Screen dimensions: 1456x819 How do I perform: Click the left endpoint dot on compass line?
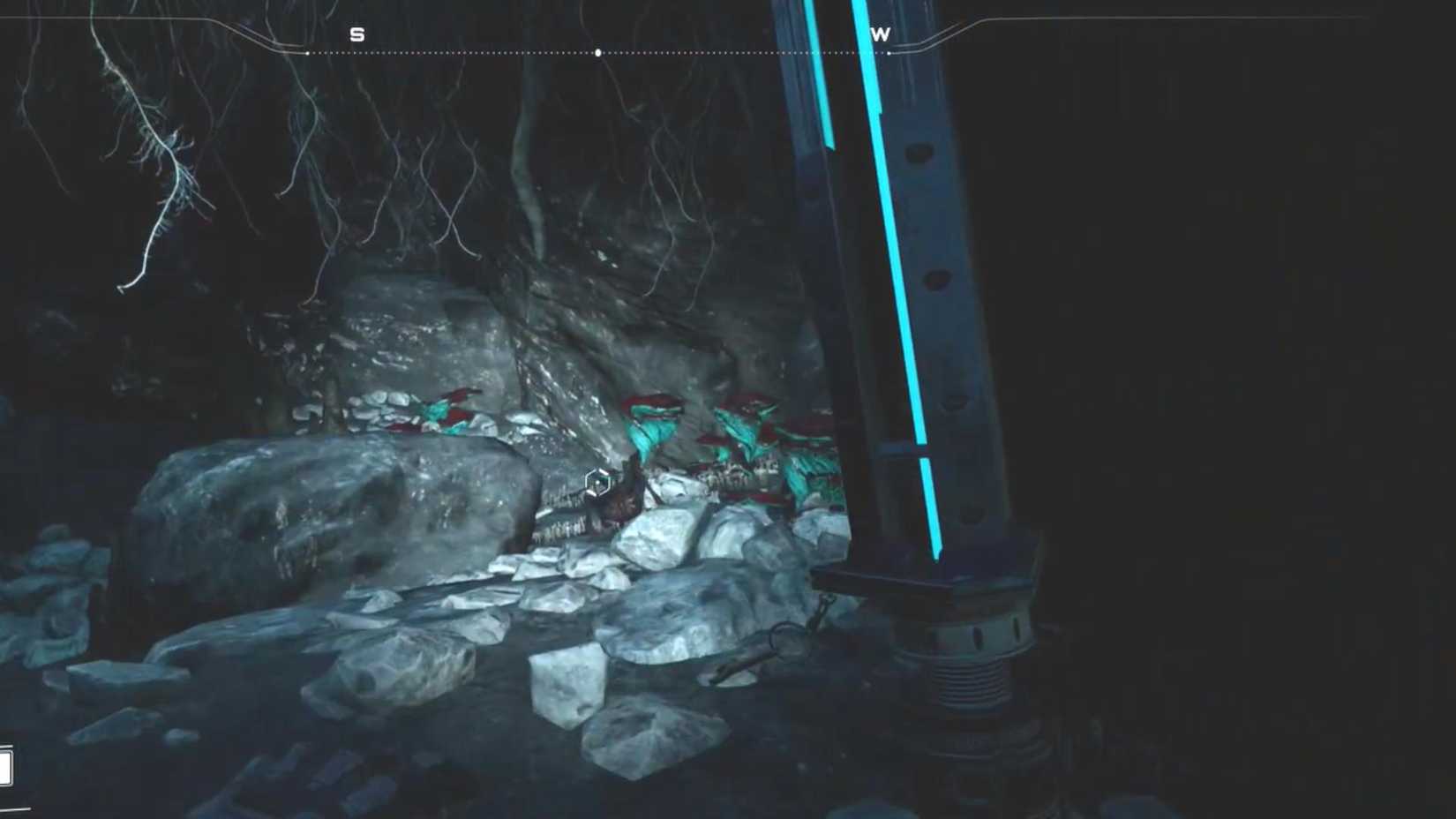tap(307, 53)
